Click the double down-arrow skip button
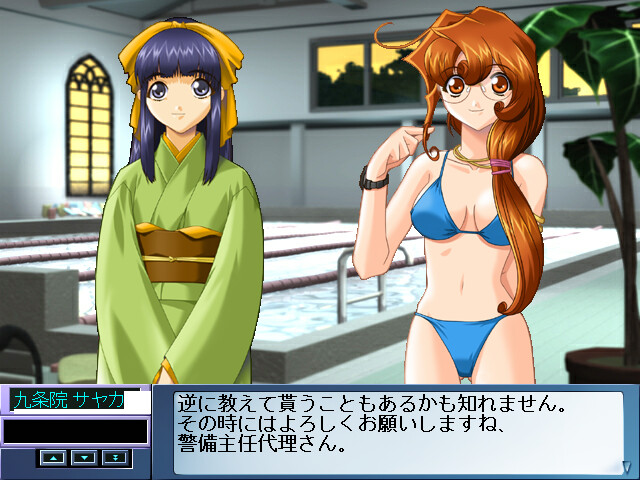640x480 pixels. (116, 457)
